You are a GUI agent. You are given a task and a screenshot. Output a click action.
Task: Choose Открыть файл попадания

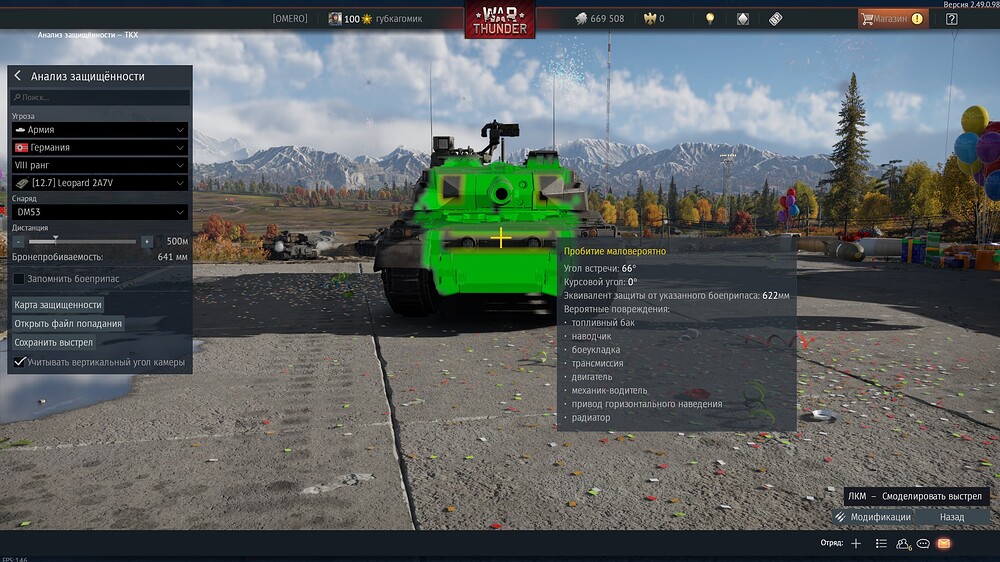pos(68,323)
